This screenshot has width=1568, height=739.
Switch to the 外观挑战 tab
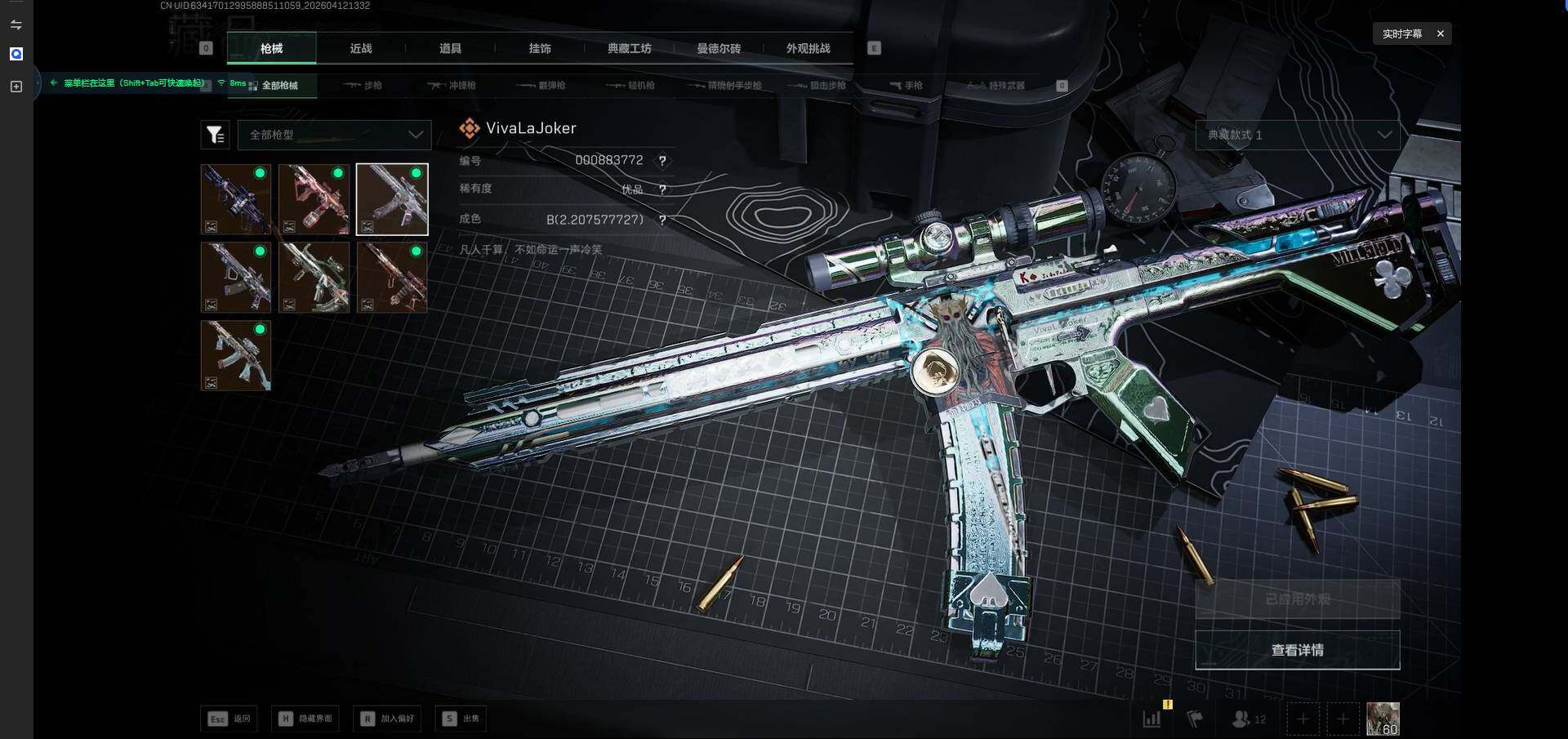tap(808, 49)
